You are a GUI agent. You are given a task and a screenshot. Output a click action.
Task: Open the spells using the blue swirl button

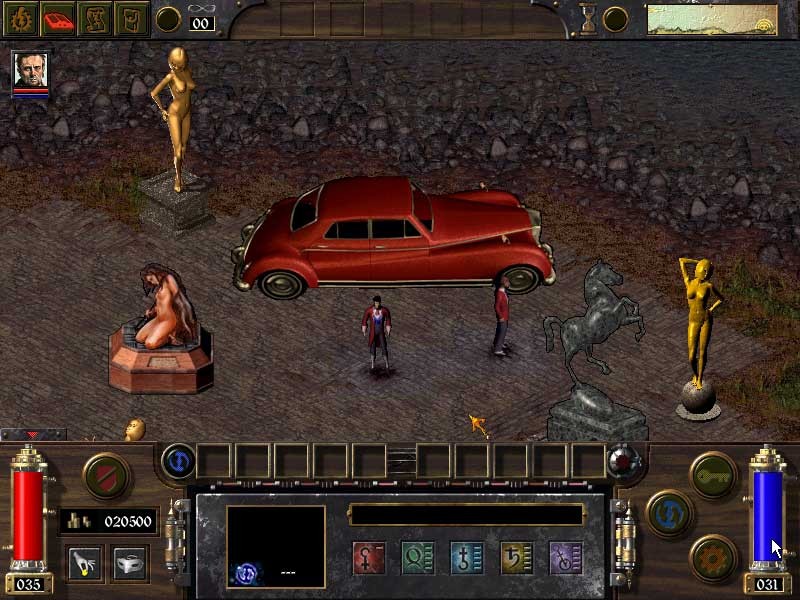pyautogui.click(x=179, y=460)
